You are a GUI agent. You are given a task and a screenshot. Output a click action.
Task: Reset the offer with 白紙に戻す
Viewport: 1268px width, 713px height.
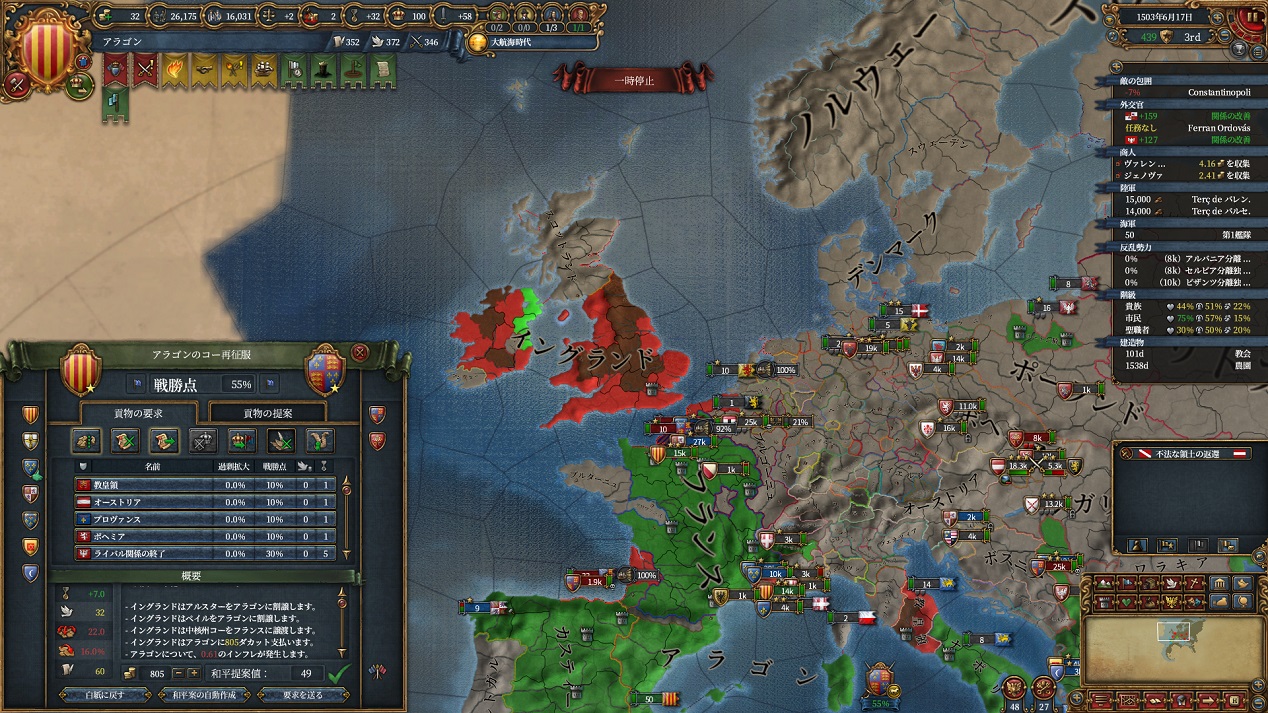[105, 695]
